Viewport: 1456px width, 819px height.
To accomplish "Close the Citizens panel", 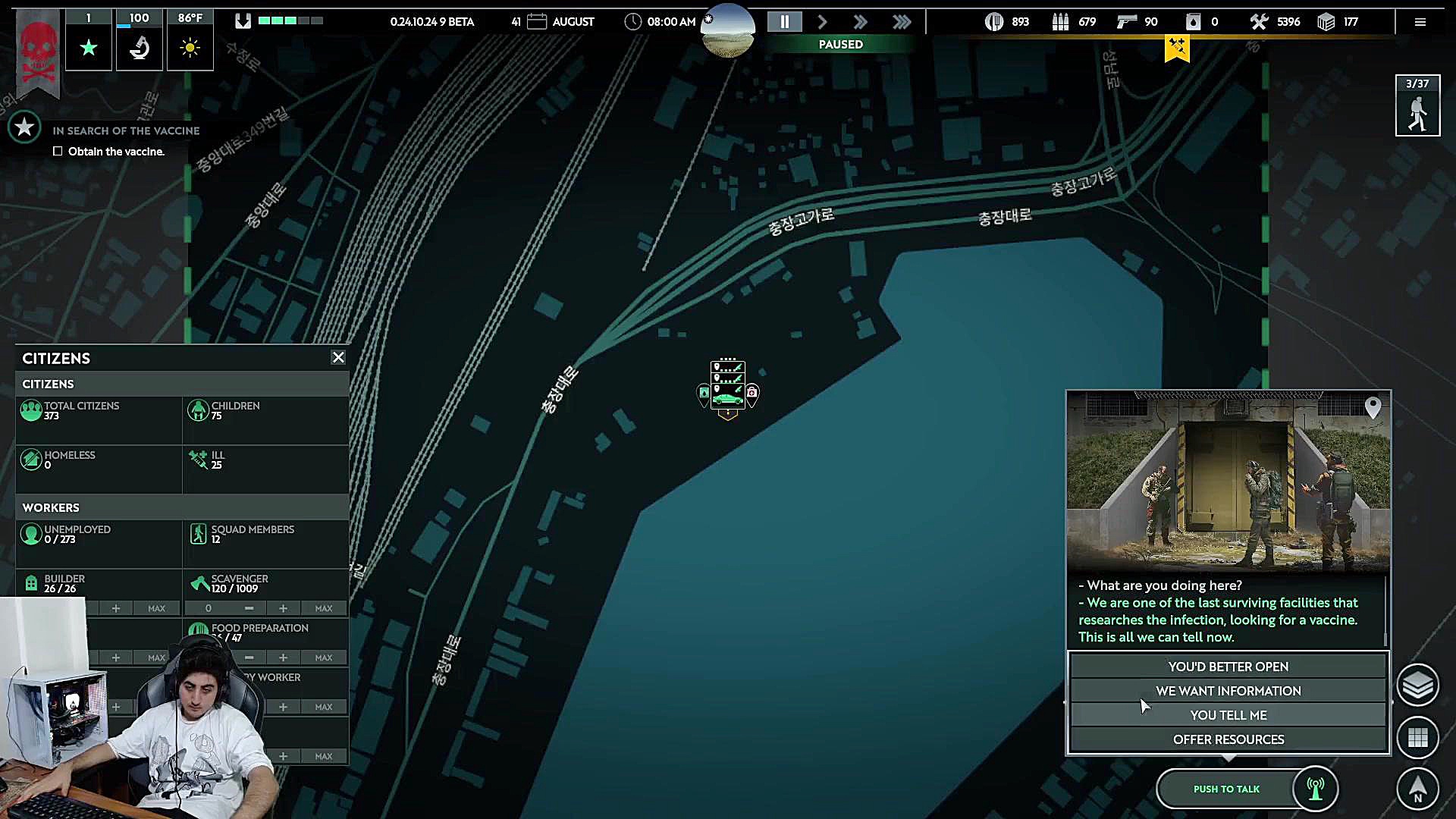I will point(338,357).
